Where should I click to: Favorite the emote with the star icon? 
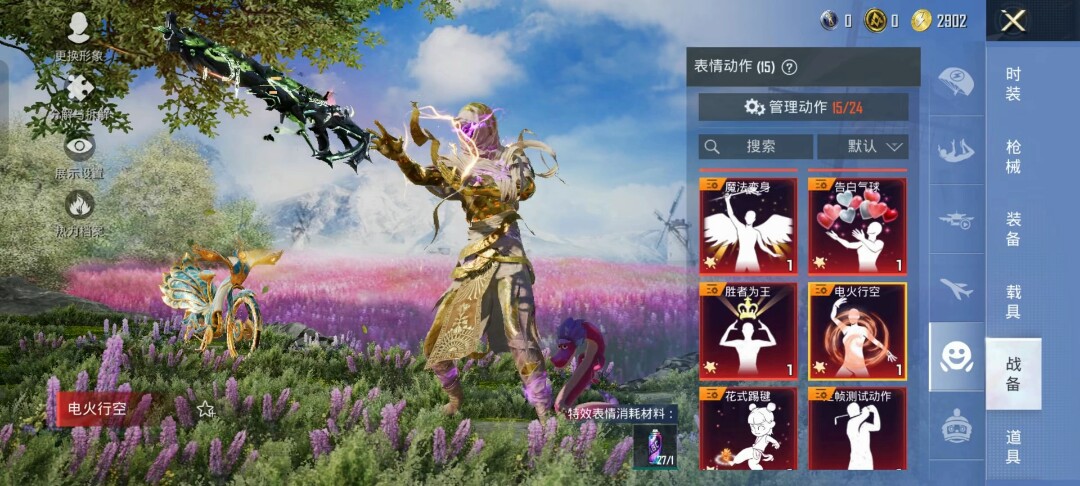(x=206, y=408)
